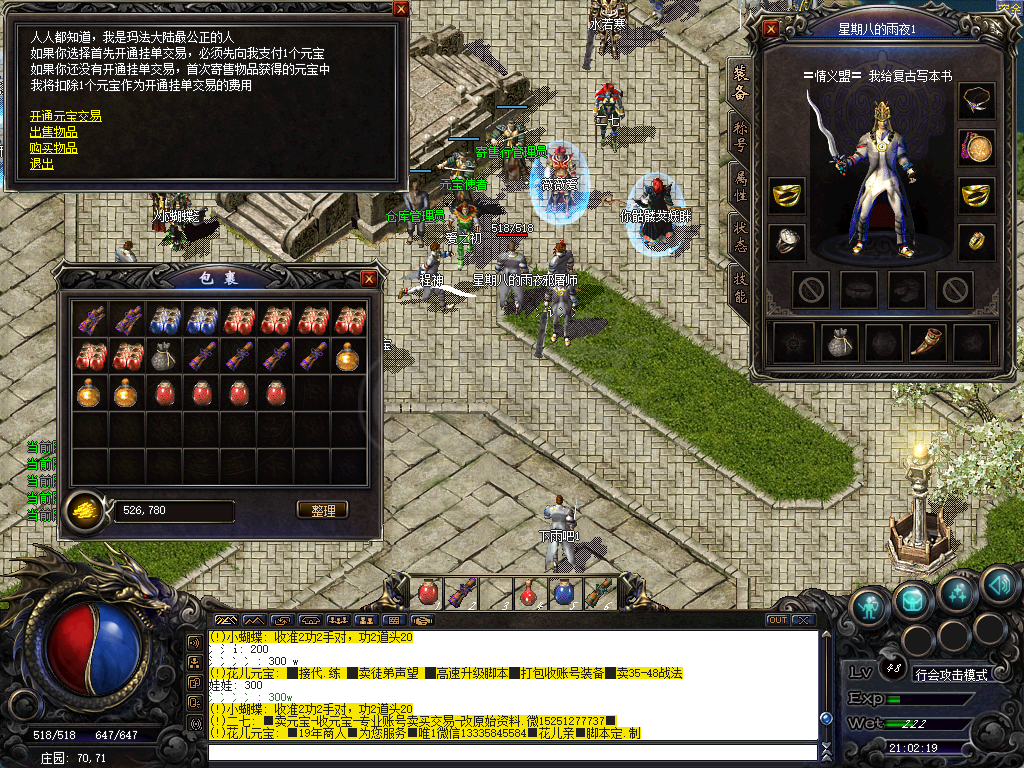1024x768 pixels.
Task: Choose the 开通元宝交易 dialogue option
Action: point(66,116)
